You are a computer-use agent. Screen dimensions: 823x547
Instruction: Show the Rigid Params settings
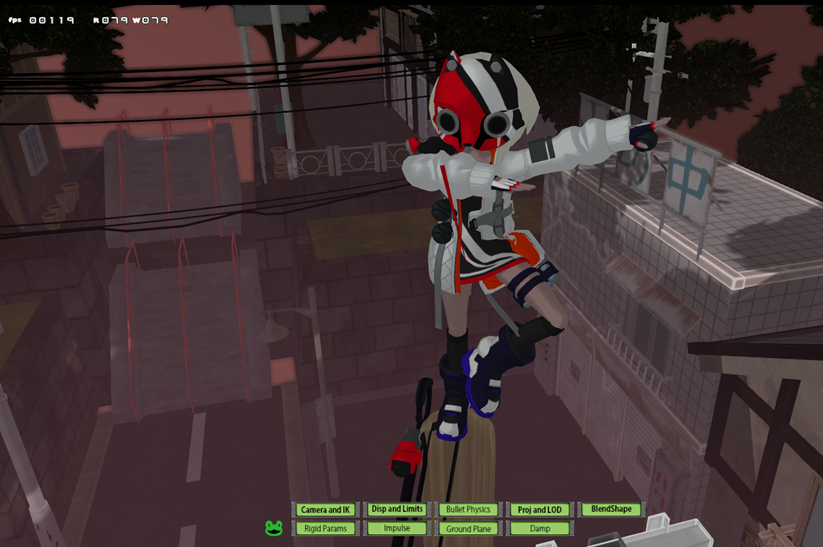click(325, 528)
